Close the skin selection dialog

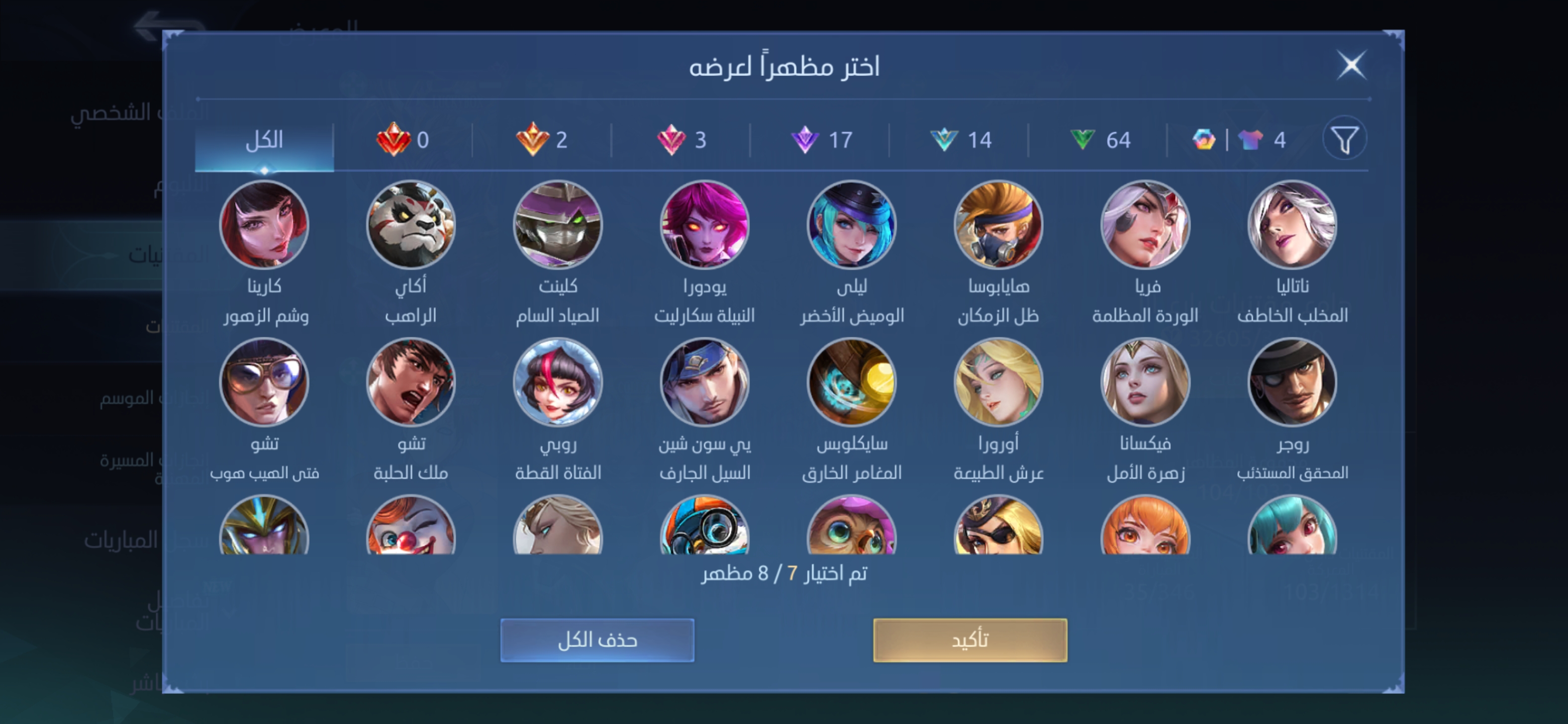click(x=1352, y=66)
